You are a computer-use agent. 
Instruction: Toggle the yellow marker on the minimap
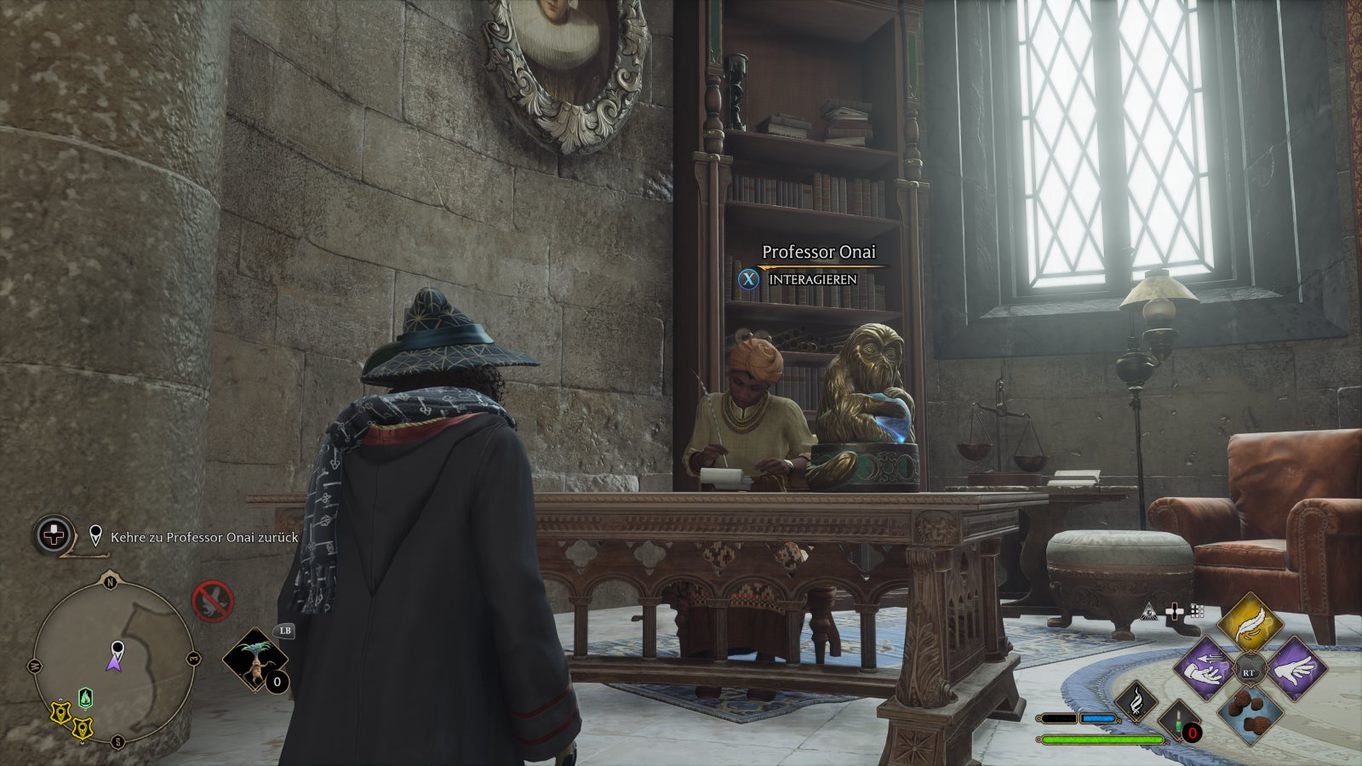tap(61, 713)
